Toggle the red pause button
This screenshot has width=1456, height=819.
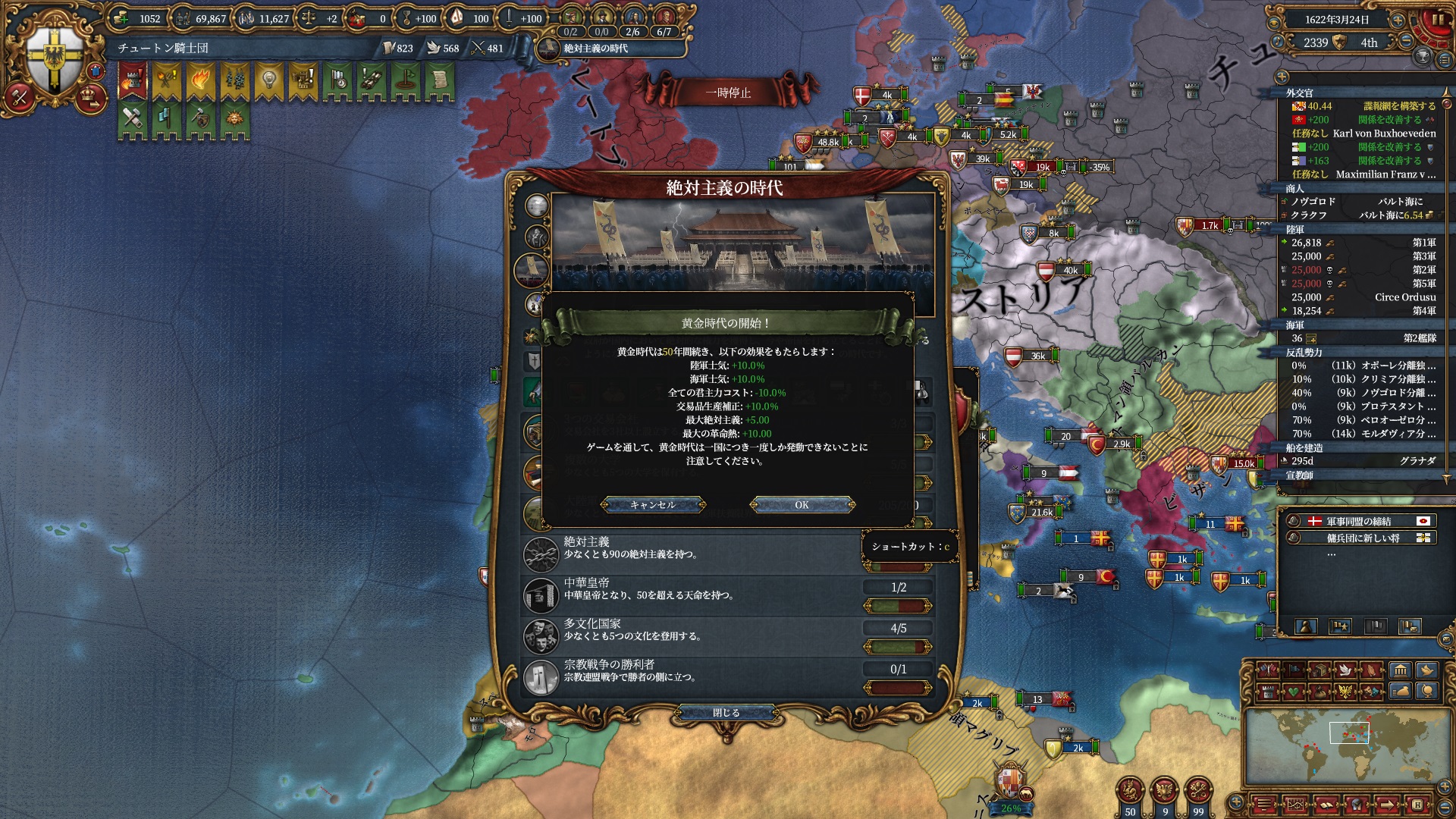coord(1436,20)
